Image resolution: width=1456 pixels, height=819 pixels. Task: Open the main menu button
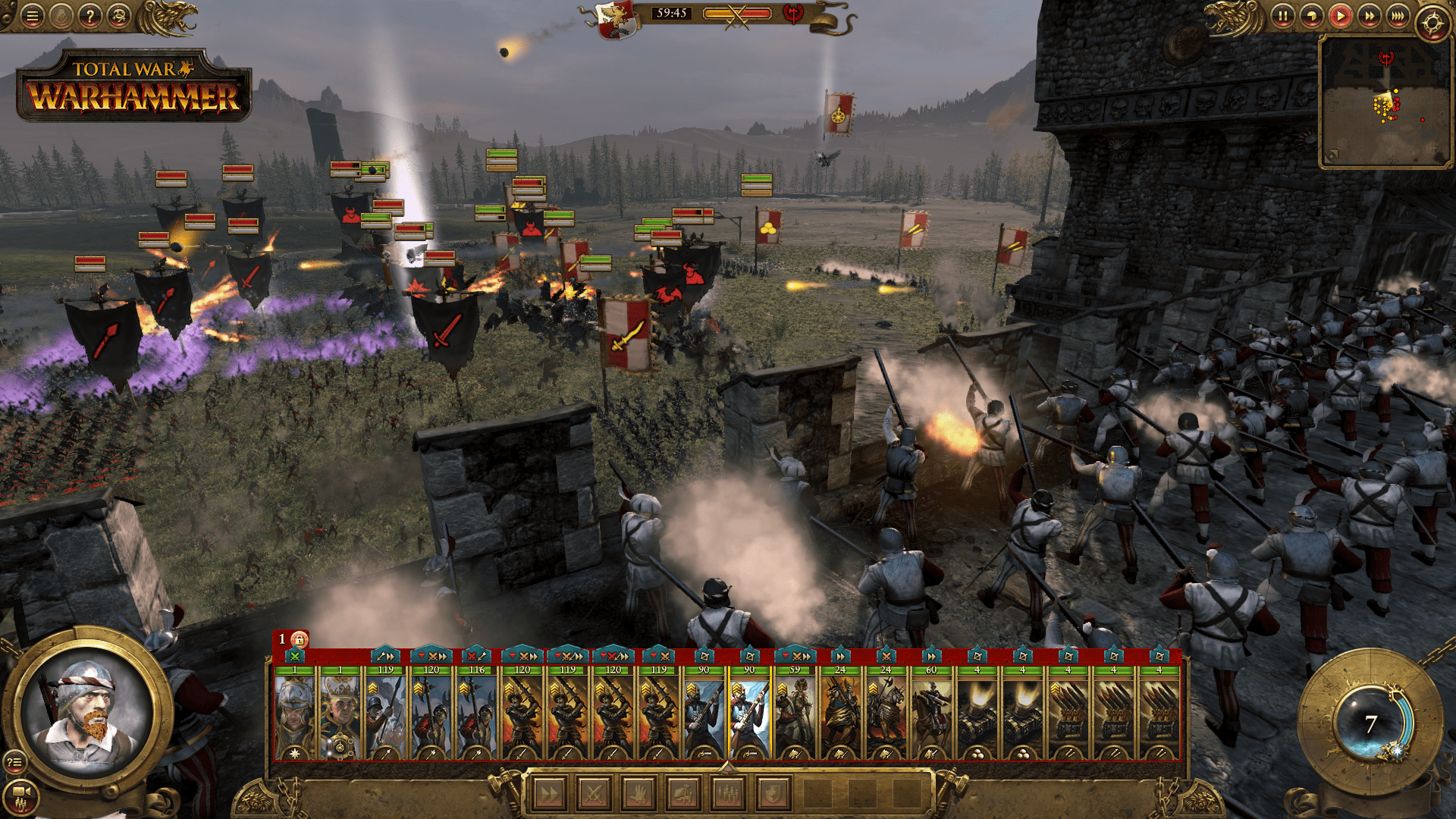[32, 16]
